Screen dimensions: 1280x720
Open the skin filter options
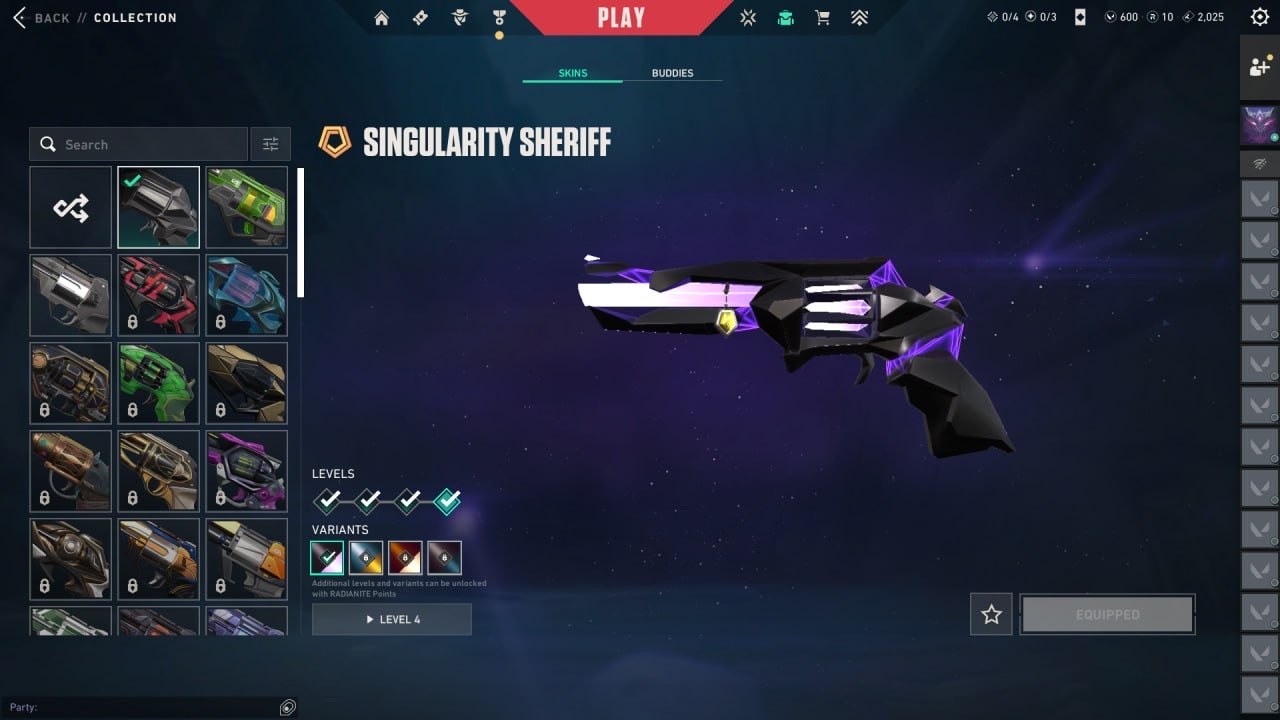270,145
